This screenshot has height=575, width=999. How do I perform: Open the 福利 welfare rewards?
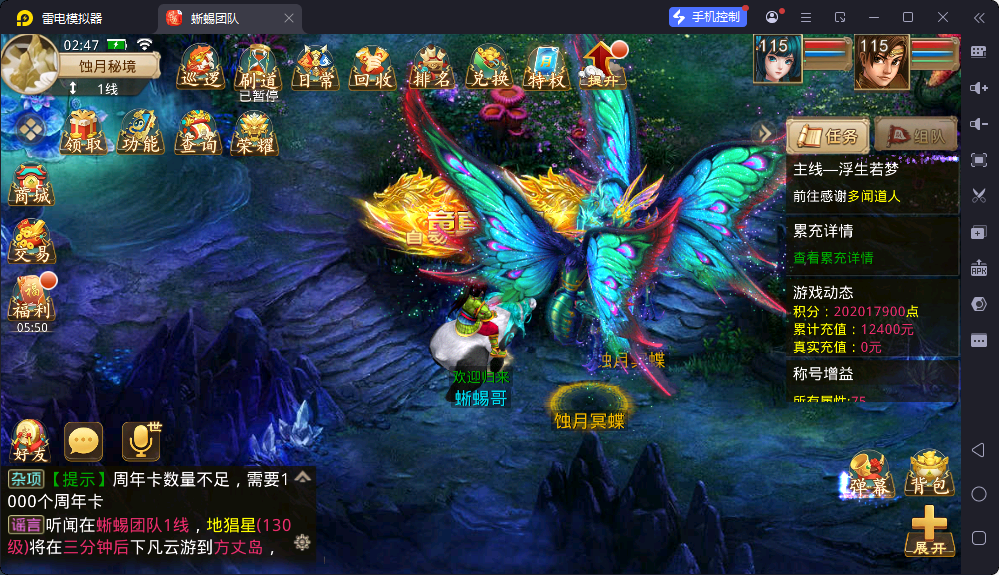pyautogui.click(x=31, y=298)
